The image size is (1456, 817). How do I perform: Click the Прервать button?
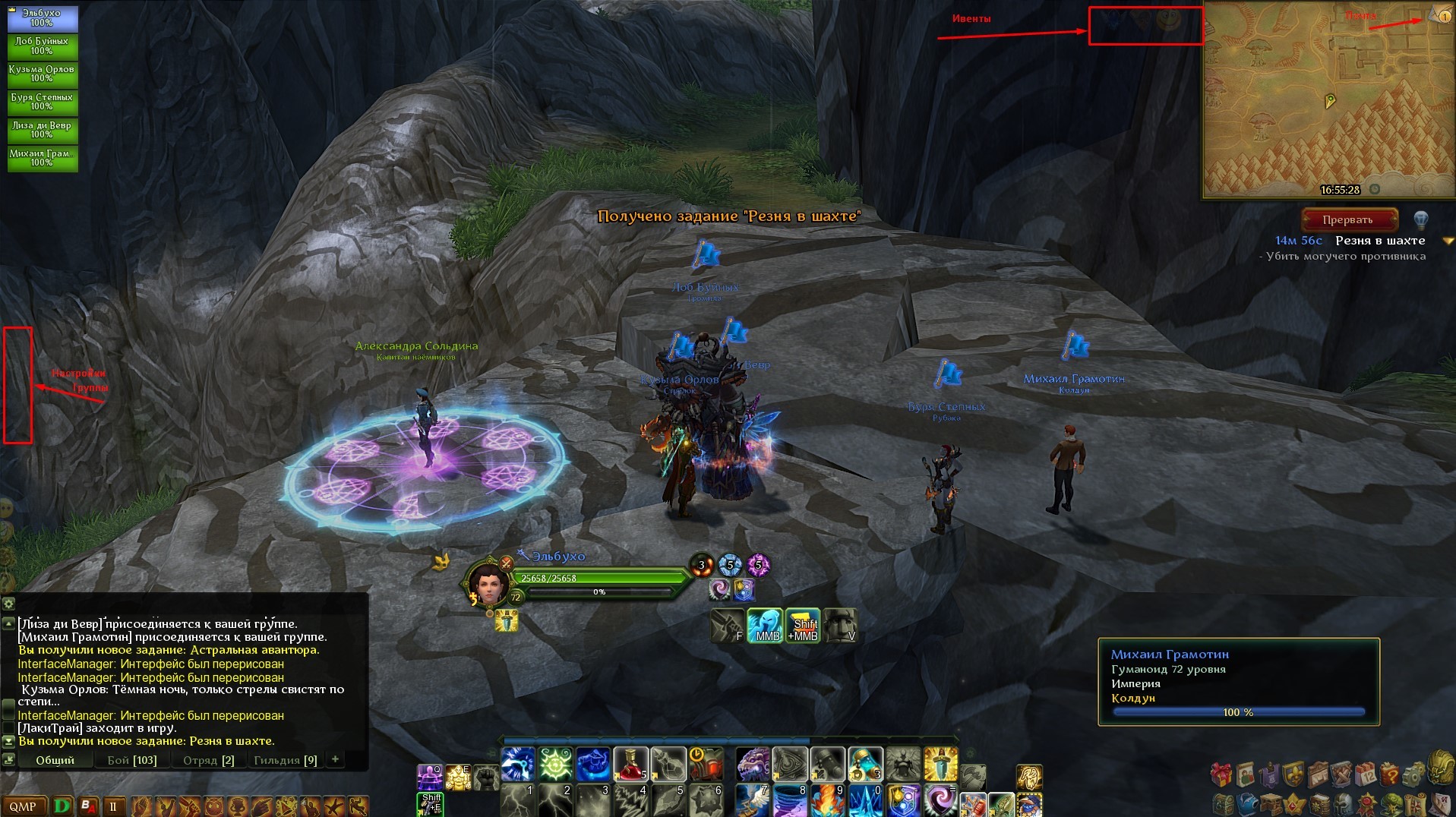click(1348, 220)
